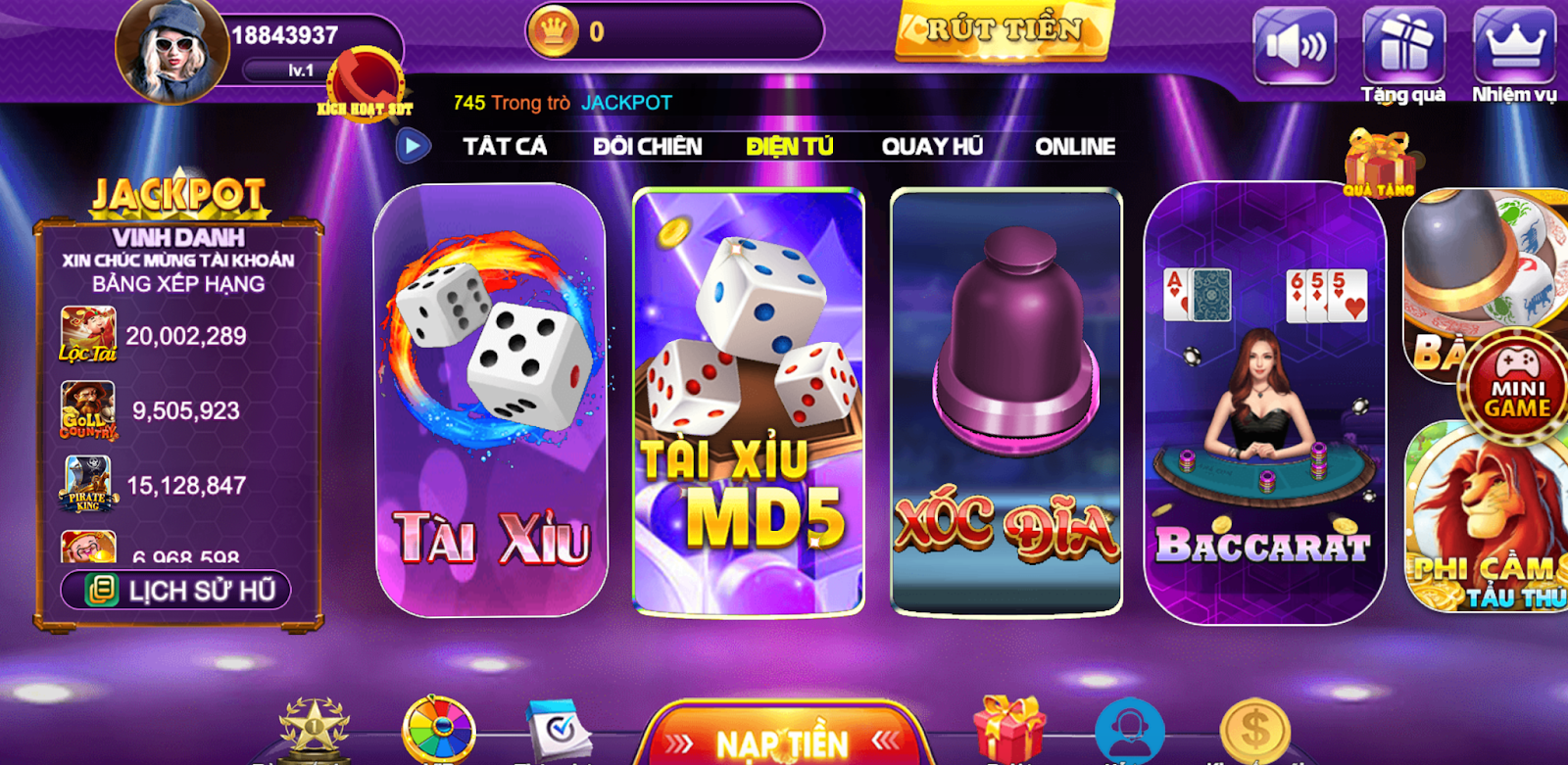This screenshot has height=765, width=1568.
Task: Activate phone via Kích Hoạt SĐT badge
Action: click(x=367, y=83)
